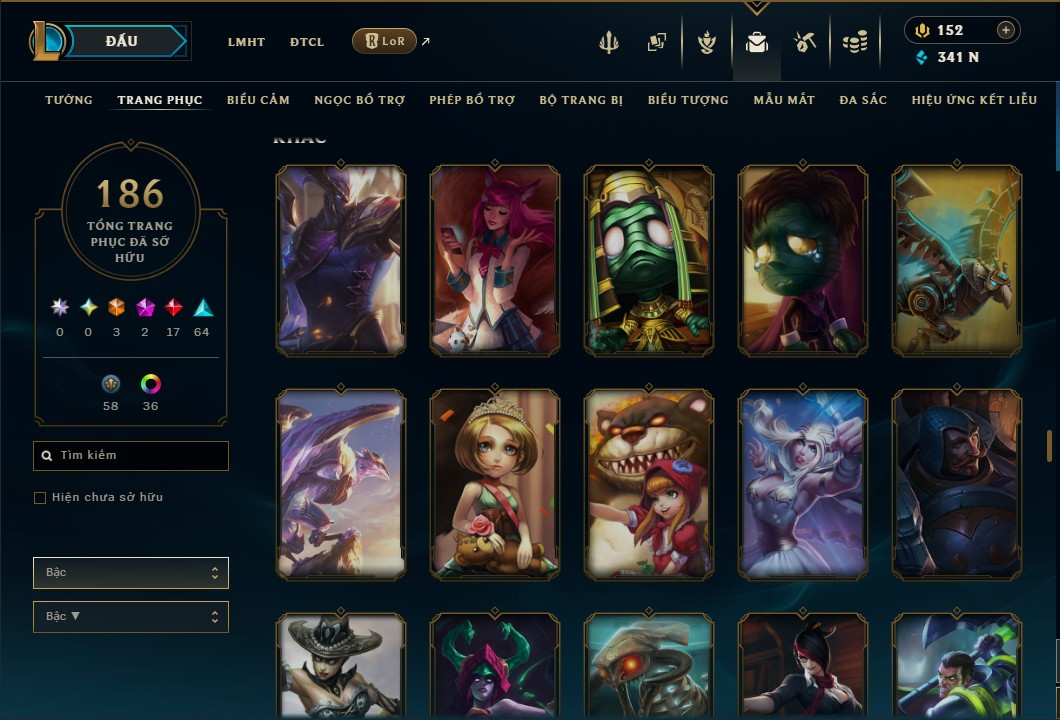Open the NGỌC BỔ TRỢ tab

[359, 100]
